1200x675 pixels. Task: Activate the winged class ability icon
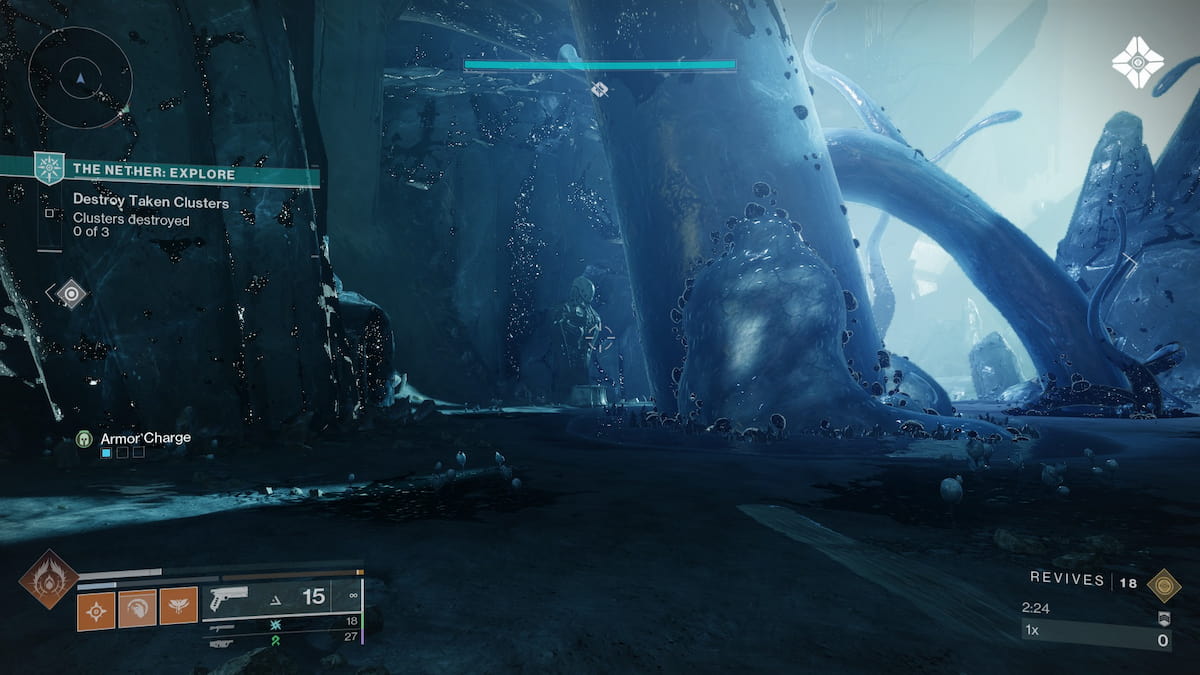click(x=178, y=607)
